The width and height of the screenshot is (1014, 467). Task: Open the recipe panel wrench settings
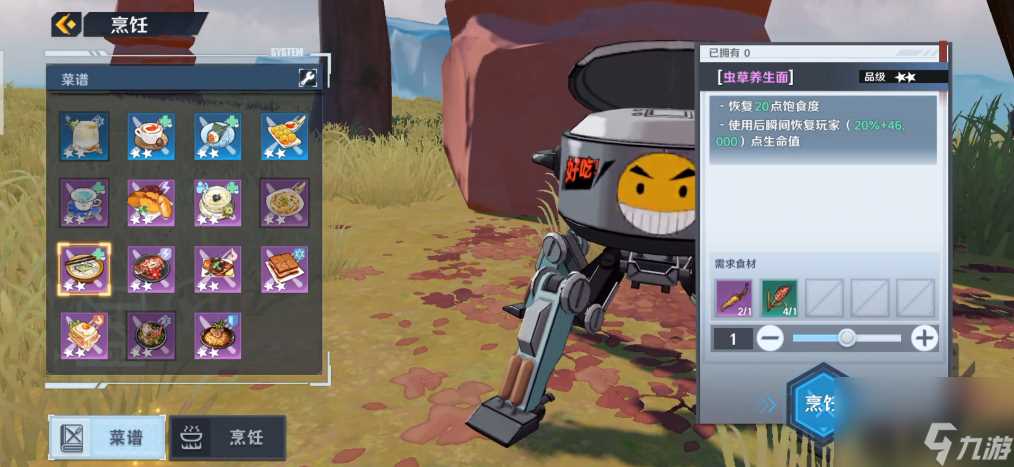tap(308, 79)
